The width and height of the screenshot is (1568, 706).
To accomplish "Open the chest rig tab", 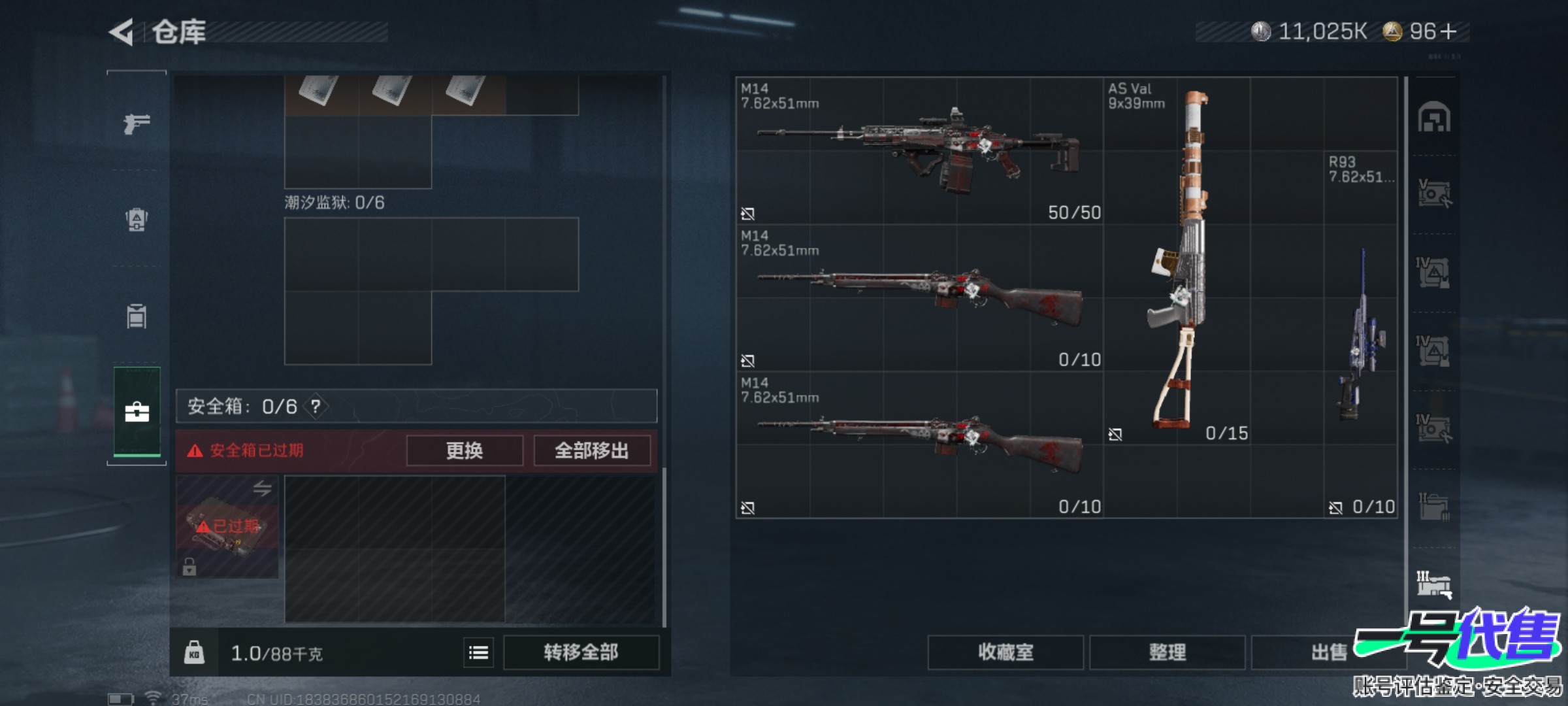I will point(137,316).
